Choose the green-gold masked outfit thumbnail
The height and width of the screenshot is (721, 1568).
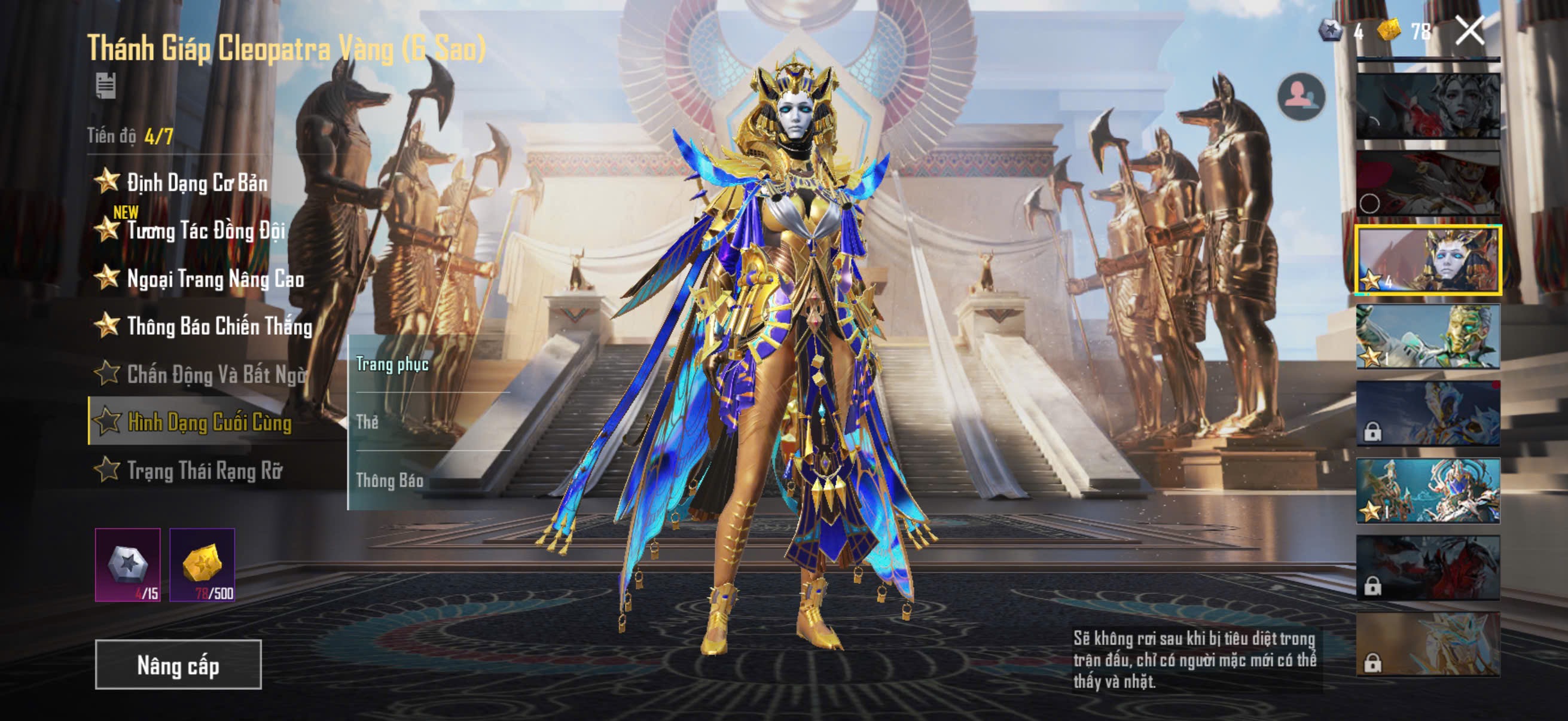1428,337
